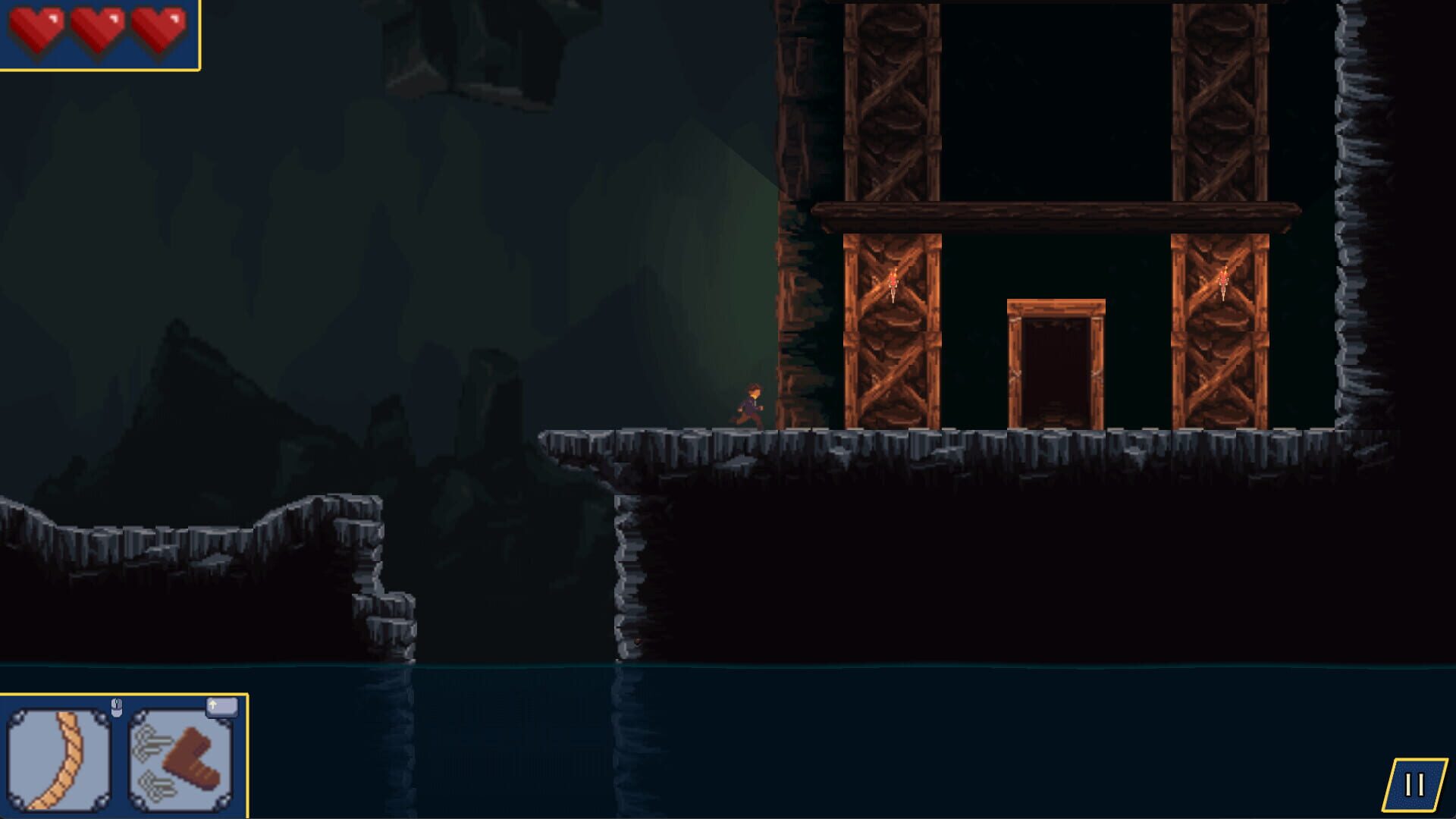Click the wooden doorway between the pillars

coord(1056,364)
